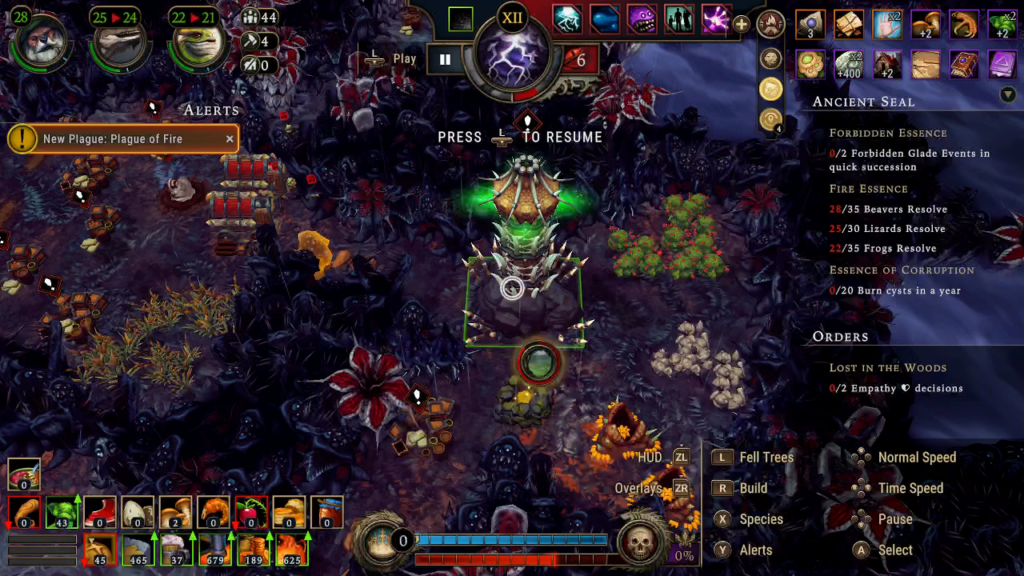Select the purple book perk icon

tap(964, 65)
